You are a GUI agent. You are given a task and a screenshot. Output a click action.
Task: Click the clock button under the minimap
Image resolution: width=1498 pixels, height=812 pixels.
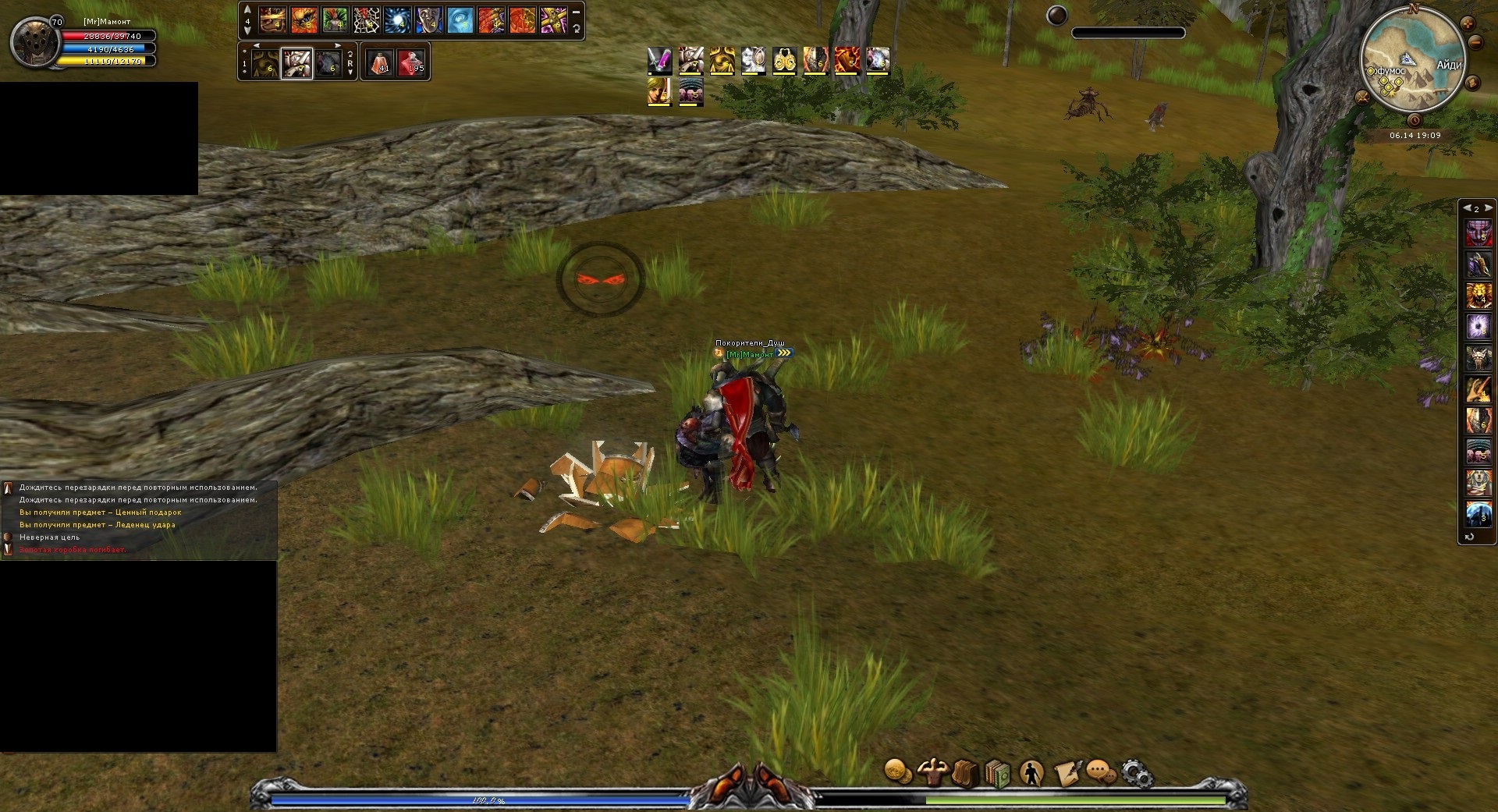[1415, 120]
